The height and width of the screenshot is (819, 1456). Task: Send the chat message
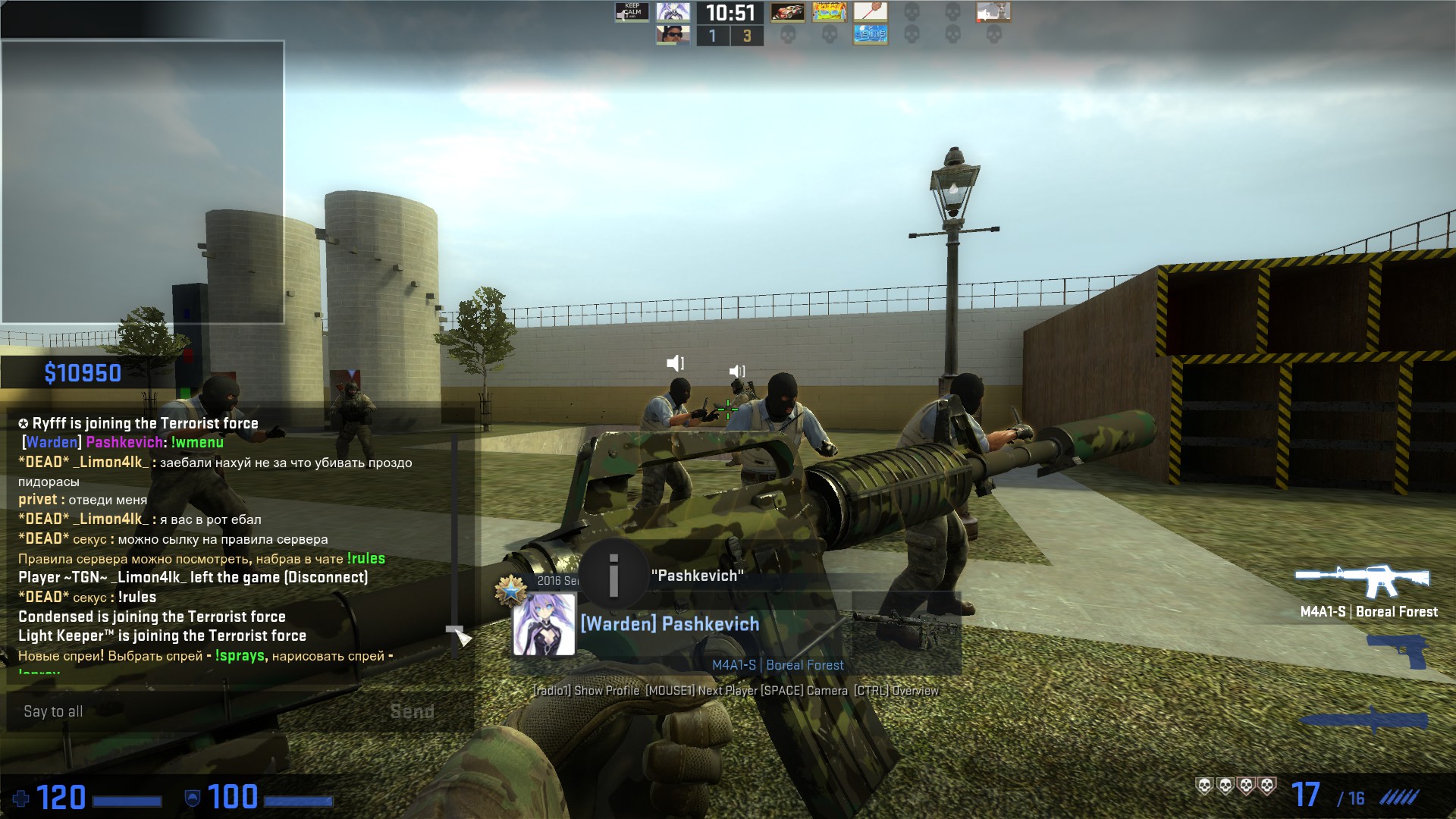(412, 711)
